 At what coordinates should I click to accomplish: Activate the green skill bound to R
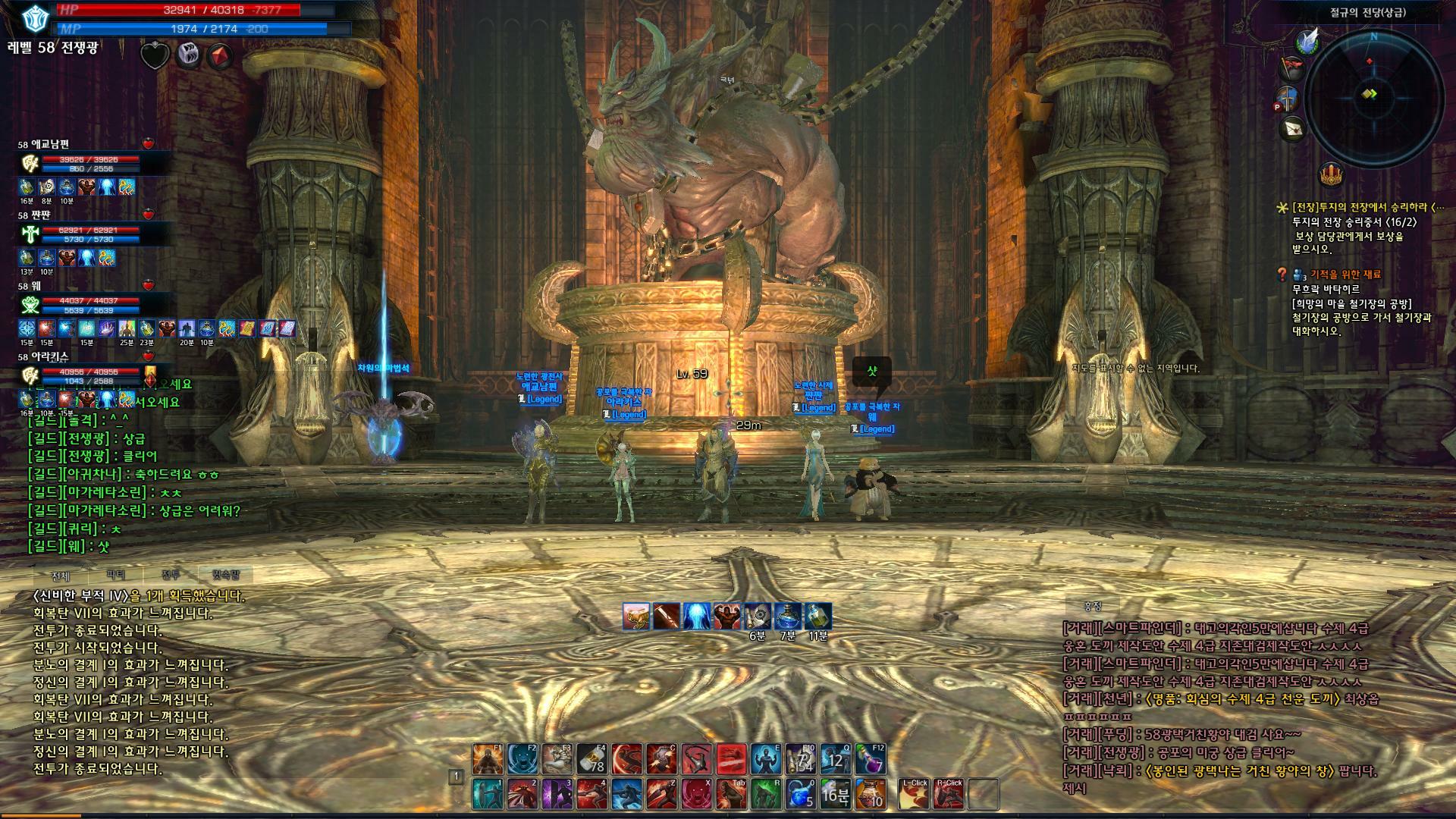(x=766, y=794)
